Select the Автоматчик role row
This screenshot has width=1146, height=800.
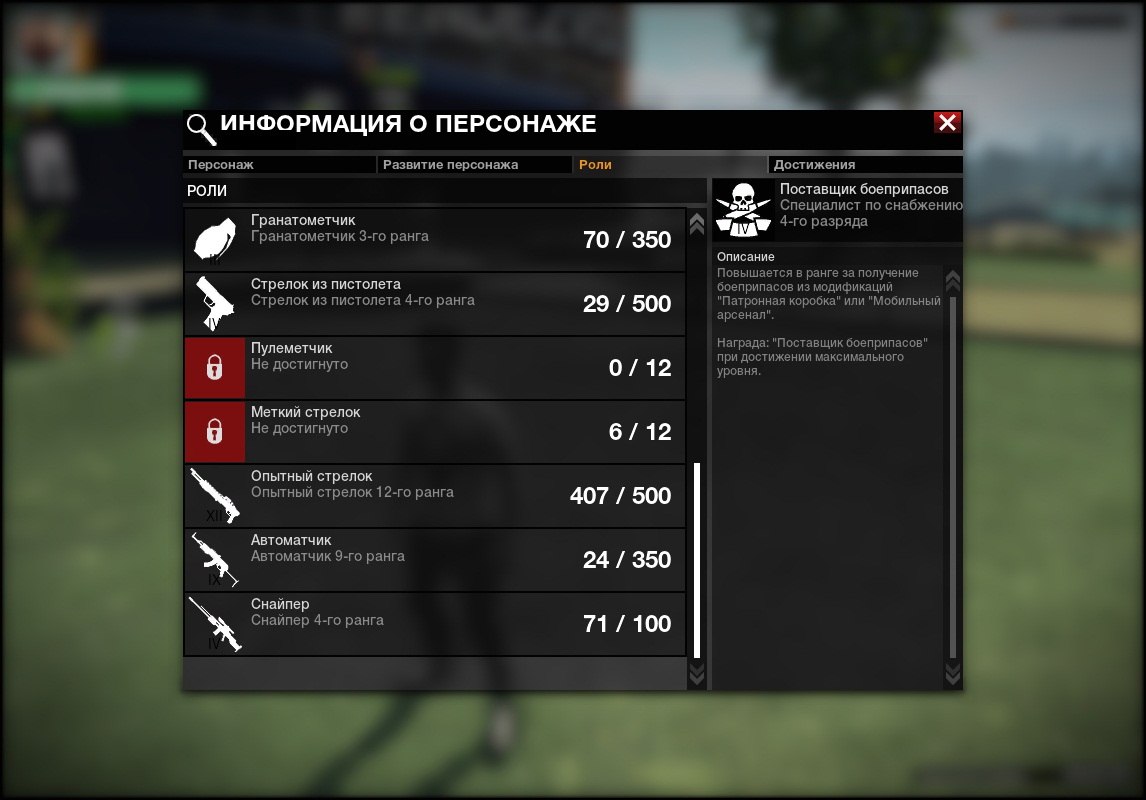coord(434,560)
